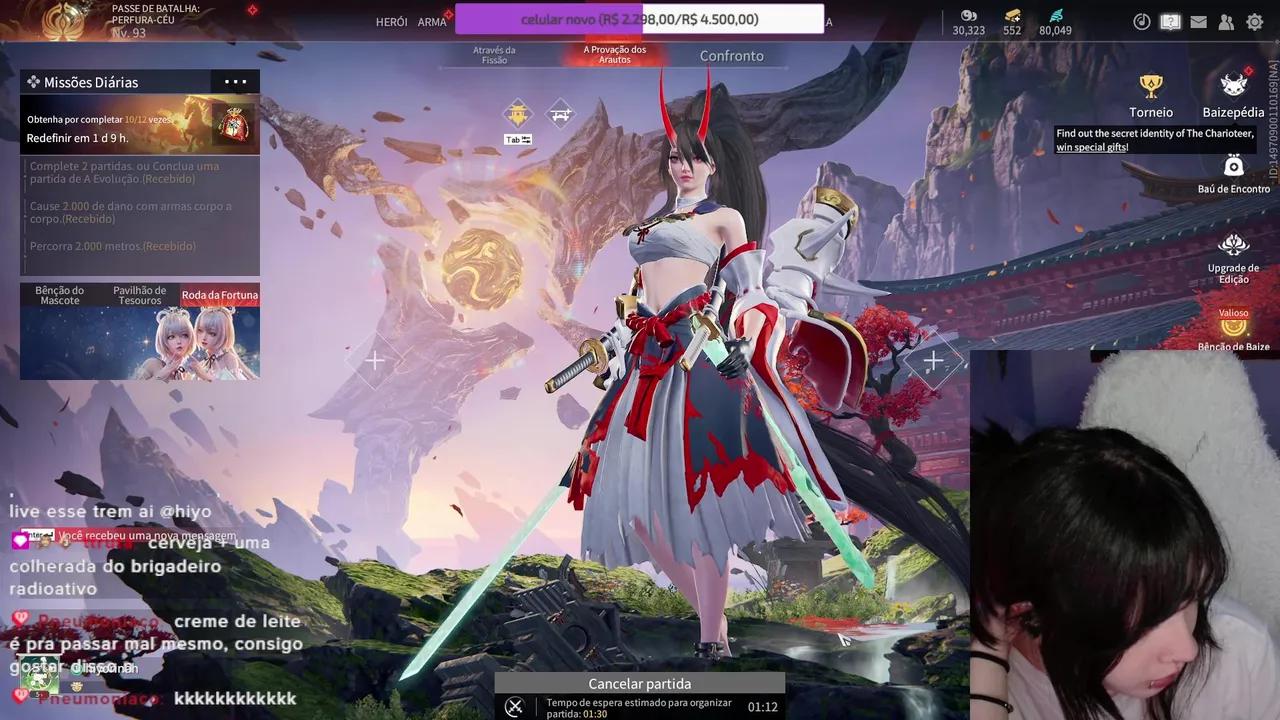Open Bênção de Baize

coord(1234,330)
